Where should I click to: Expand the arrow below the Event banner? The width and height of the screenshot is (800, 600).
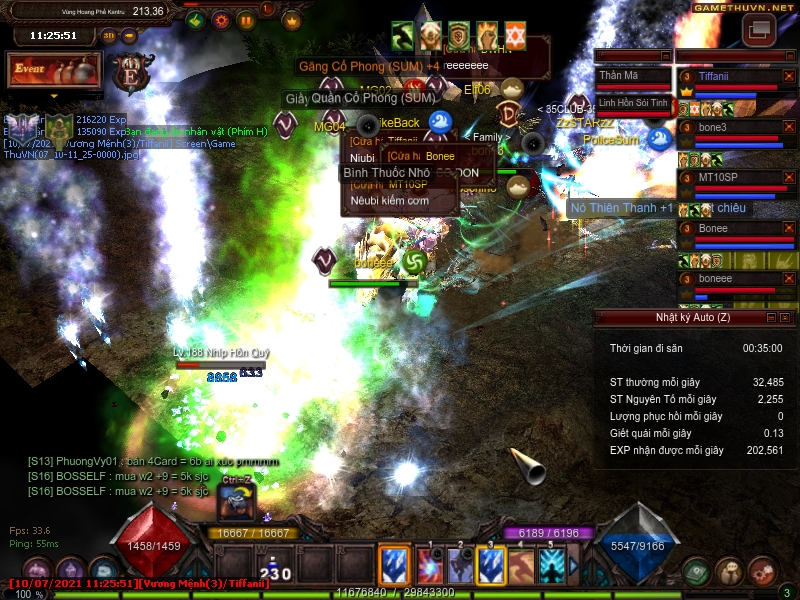point(54,96)
